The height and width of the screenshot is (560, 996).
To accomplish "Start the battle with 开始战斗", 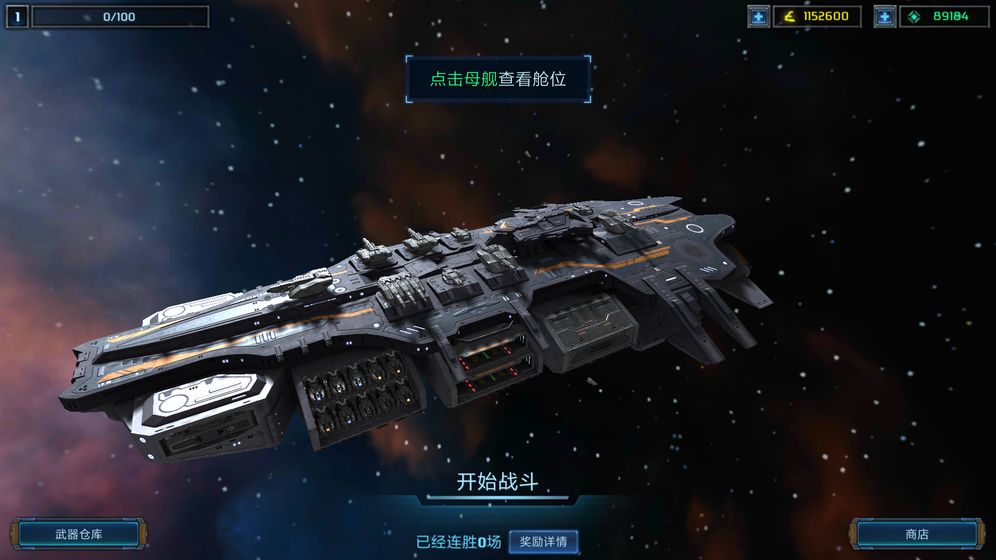I will point(497,482).
